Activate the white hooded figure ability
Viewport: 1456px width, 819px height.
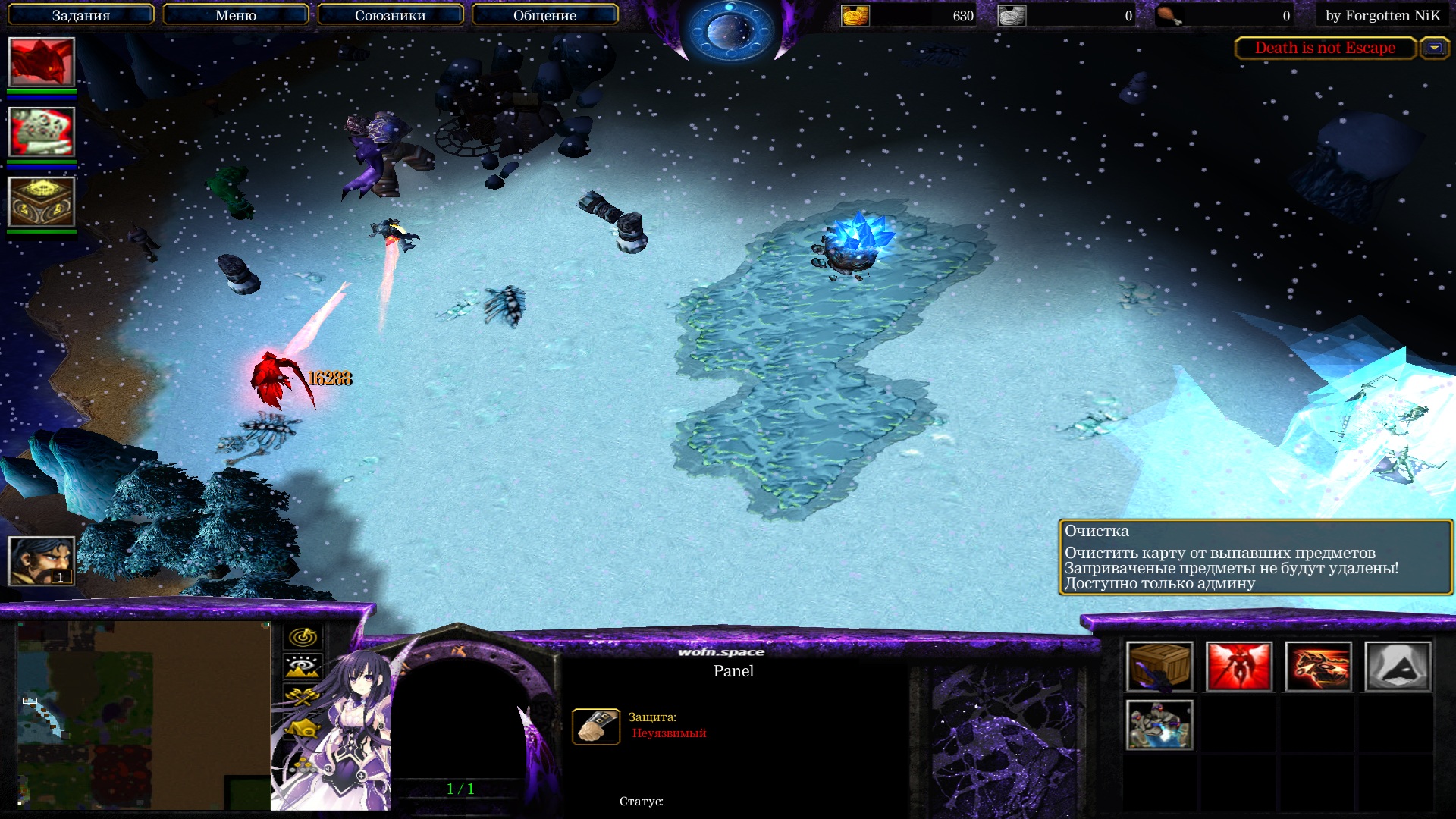click(1398, 667)
